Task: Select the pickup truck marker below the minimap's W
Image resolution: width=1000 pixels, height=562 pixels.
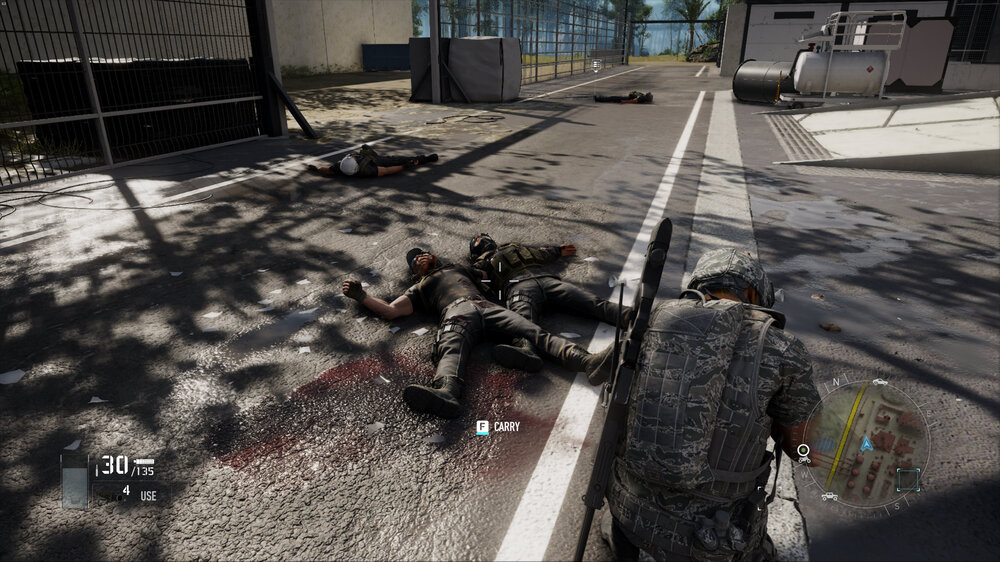Action: point(829,495)
